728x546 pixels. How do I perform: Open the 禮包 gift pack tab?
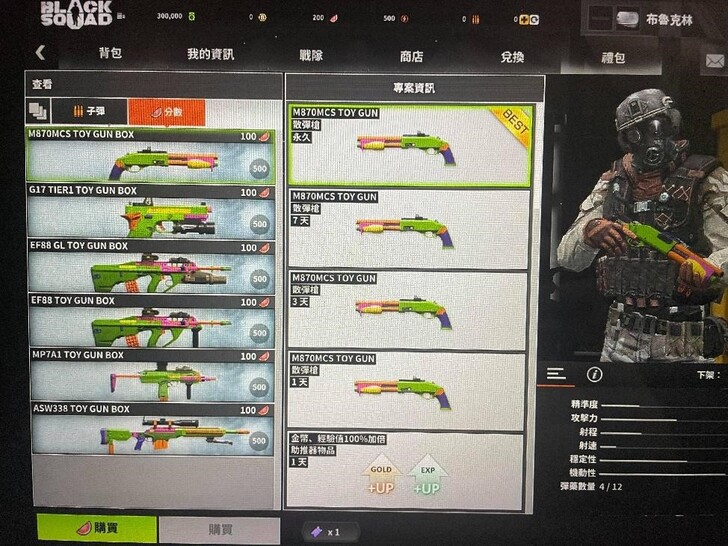tap(613, 56)
